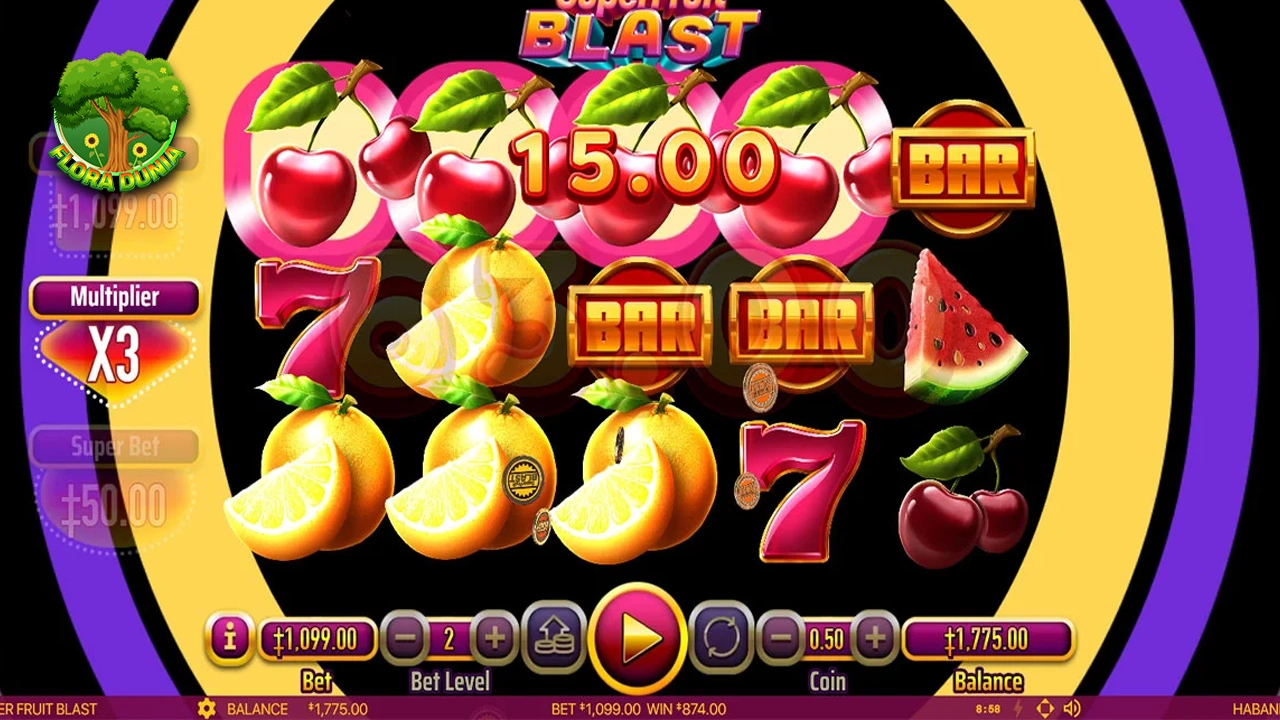The image size is (1280, 720).
Task: Raise the Coin value with plus
Action: [x=878, y=637]
